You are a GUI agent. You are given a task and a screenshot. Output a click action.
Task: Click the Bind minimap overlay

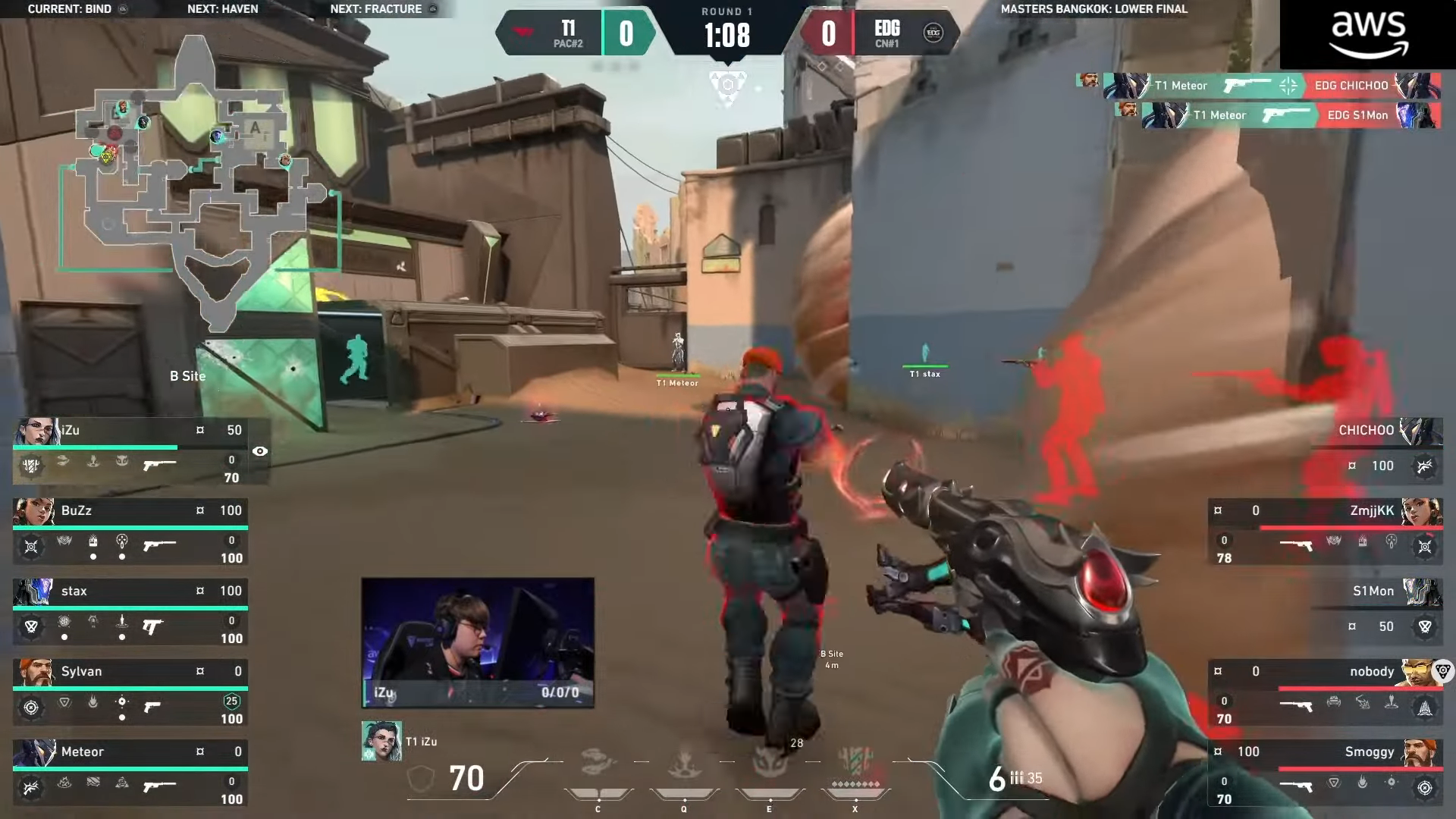199,182
